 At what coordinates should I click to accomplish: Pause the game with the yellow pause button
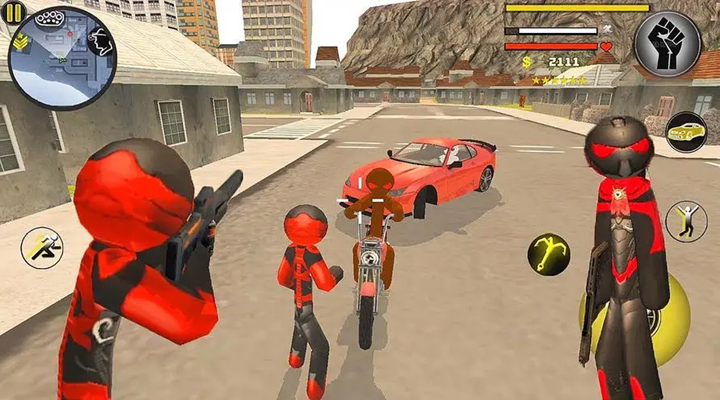[x=16, y=15]
